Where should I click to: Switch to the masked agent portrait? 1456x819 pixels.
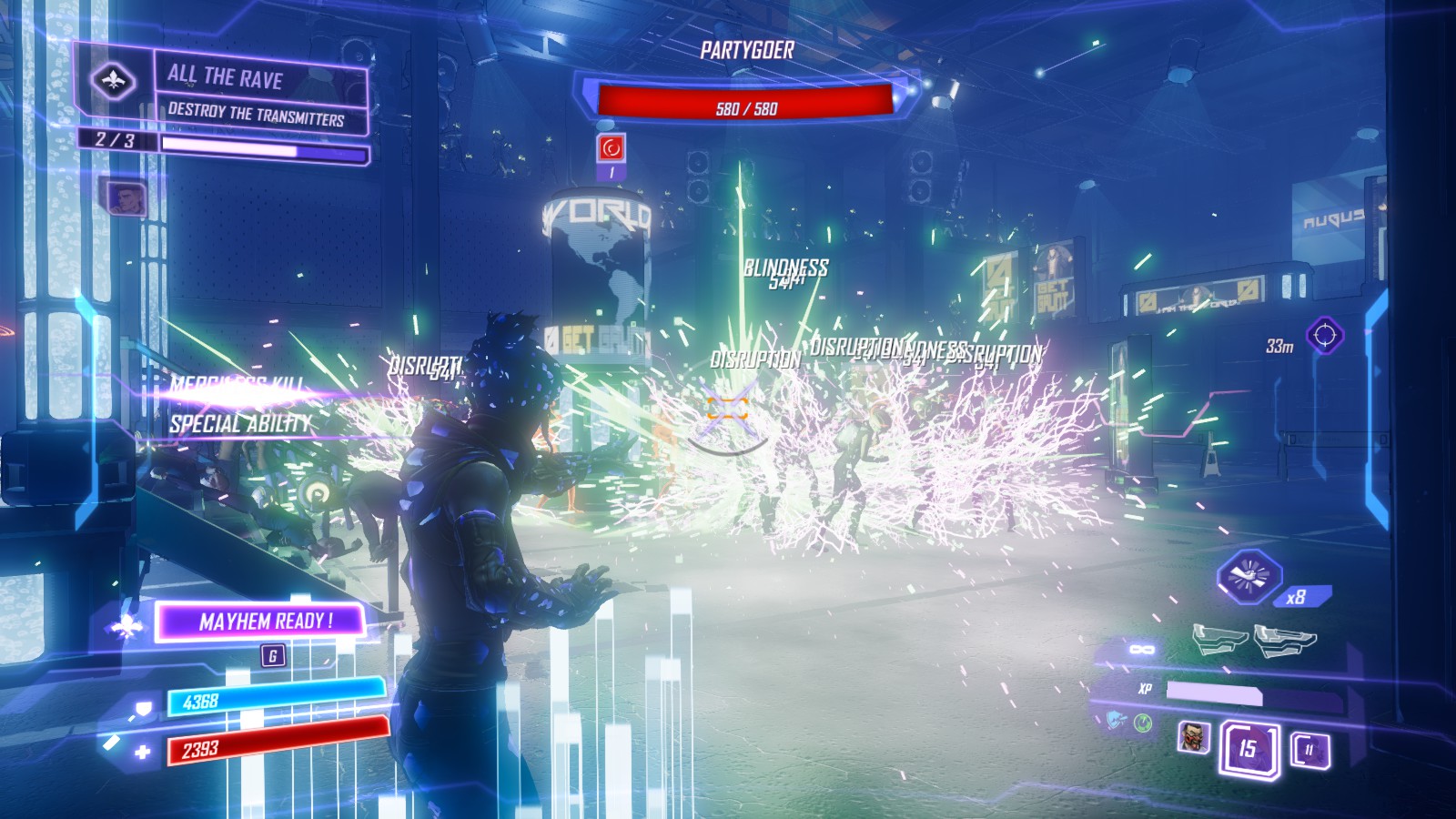click(1193, 737)
